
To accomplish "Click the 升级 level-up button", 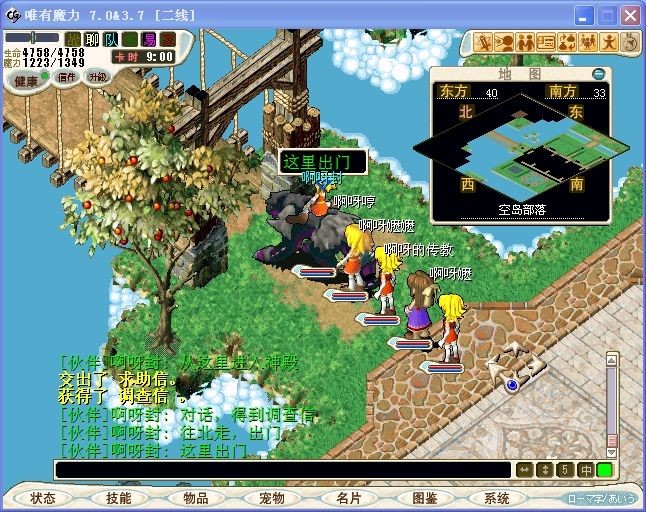I will coord(97,77).
